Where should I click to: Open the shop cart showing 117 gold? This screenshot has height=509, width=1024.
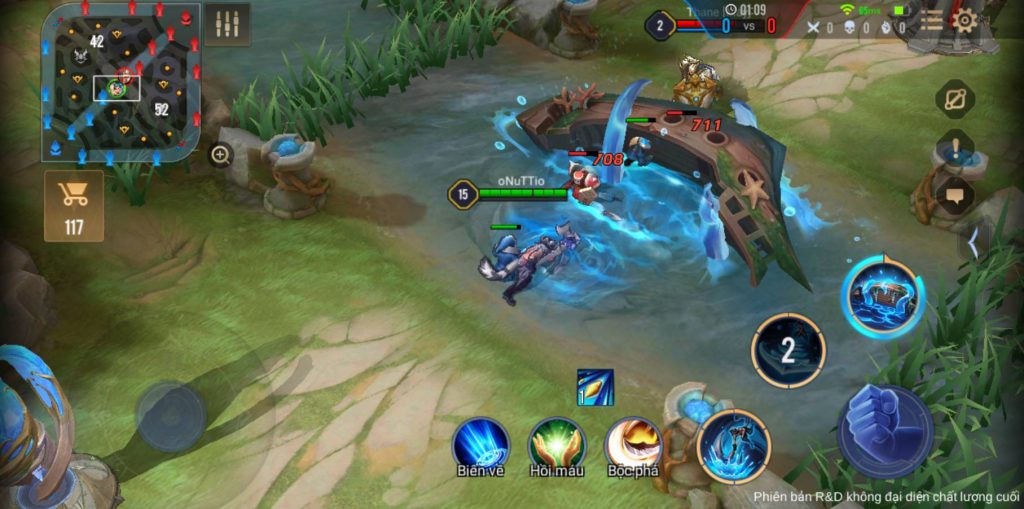click(74, 205)
